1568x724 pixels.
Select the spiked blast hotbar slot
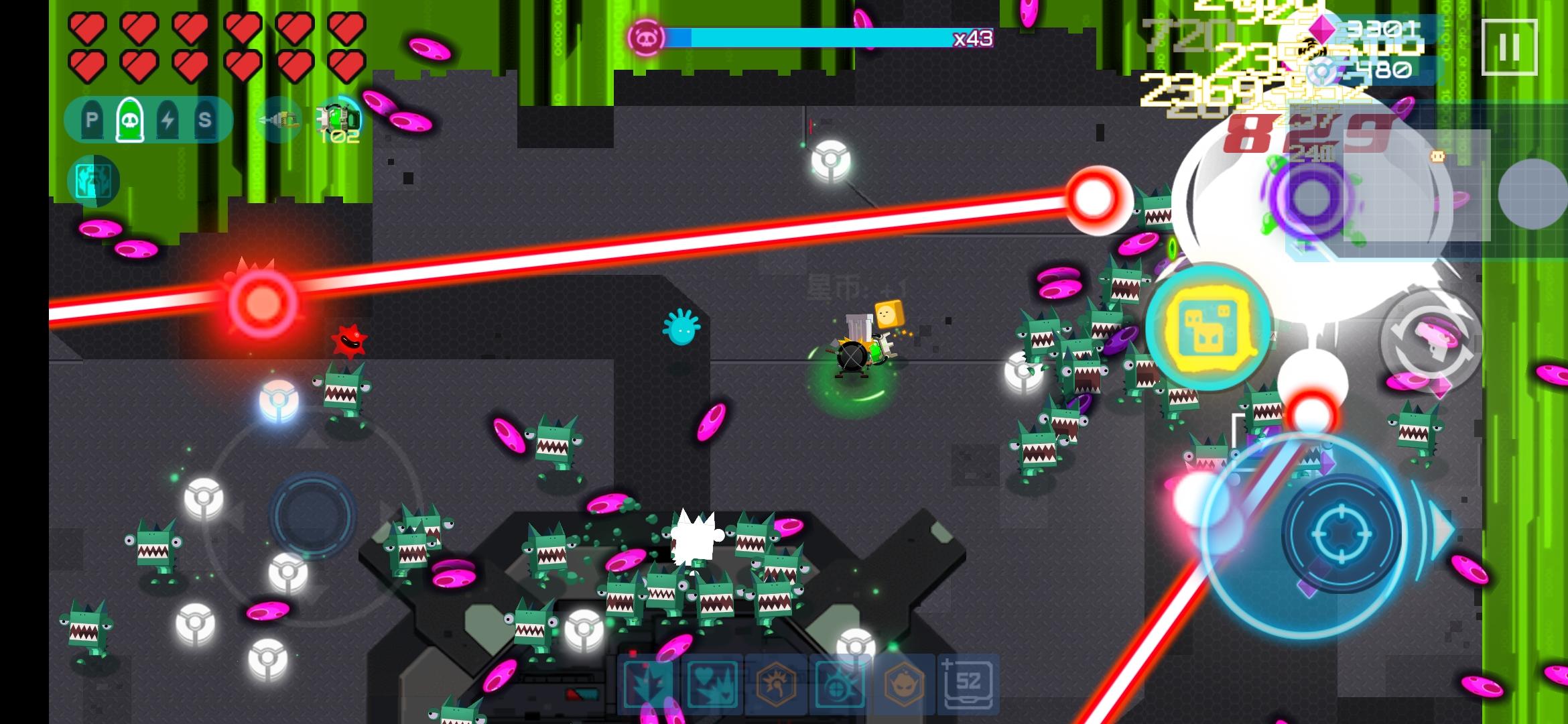[x=649, y=685]
